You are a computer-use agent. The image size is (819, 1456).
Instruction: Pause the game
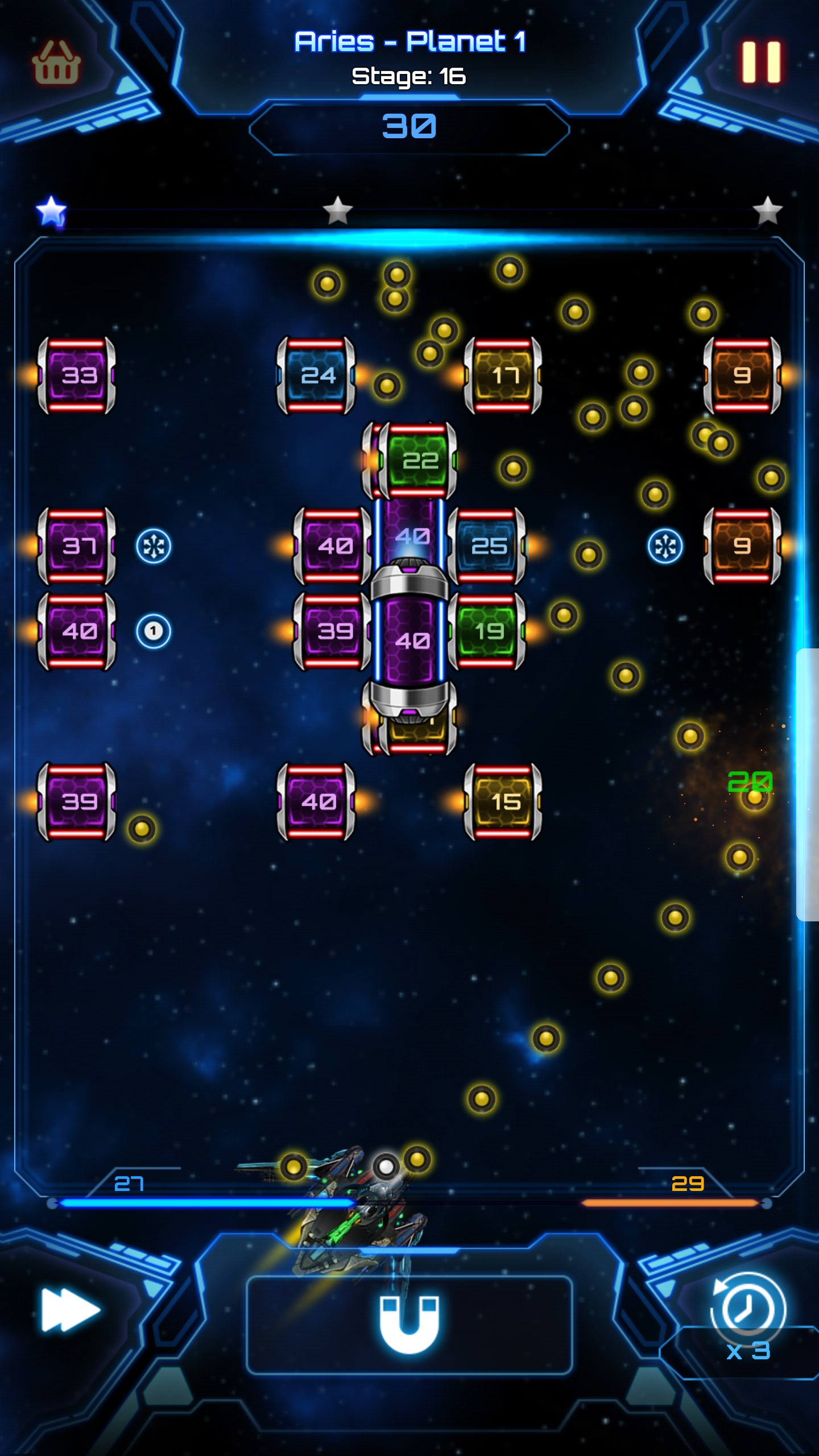click(761, 62)
